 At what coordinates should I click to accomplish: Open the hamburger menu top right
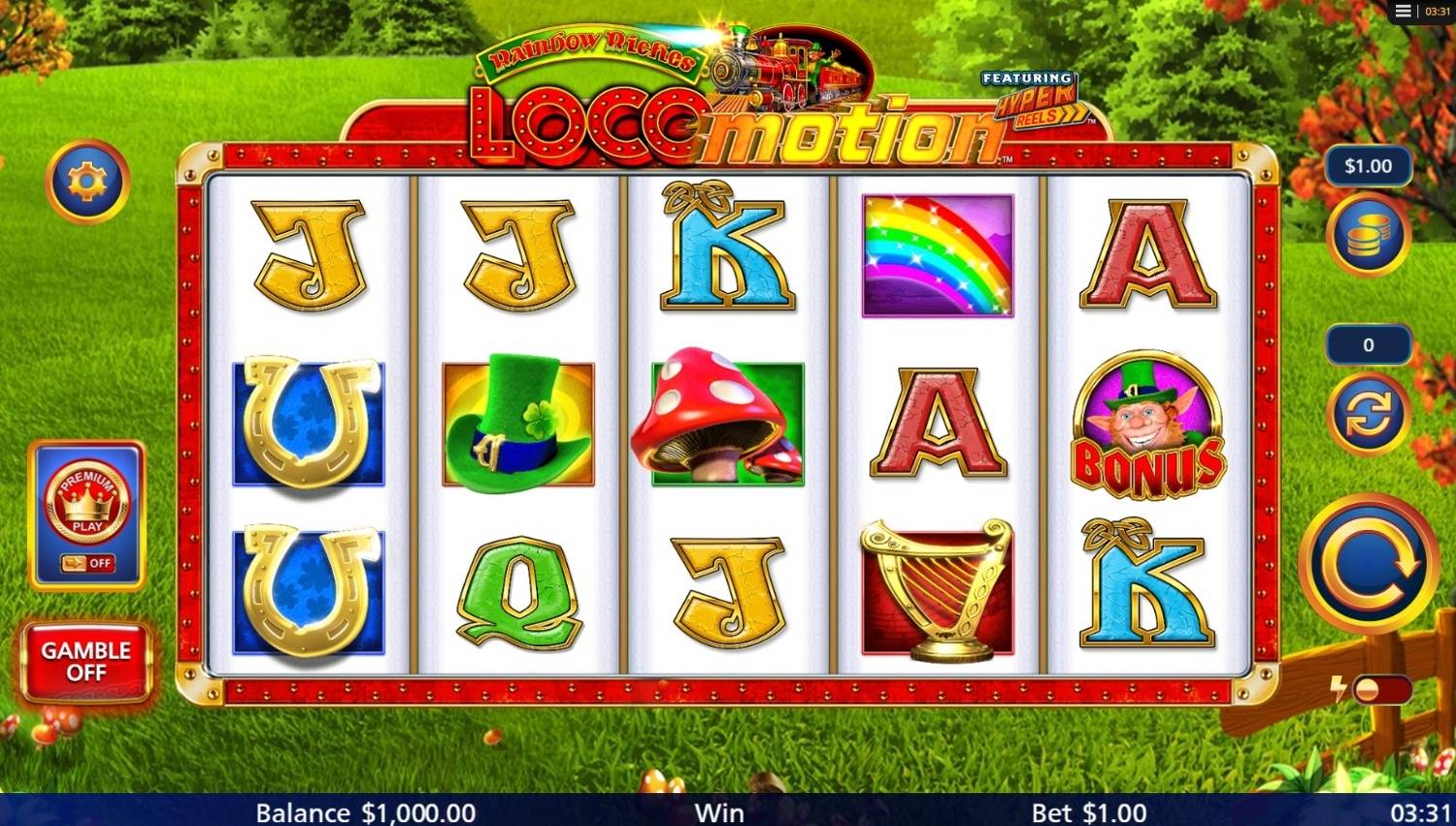pyautogui.click(x=1402, y=11)
